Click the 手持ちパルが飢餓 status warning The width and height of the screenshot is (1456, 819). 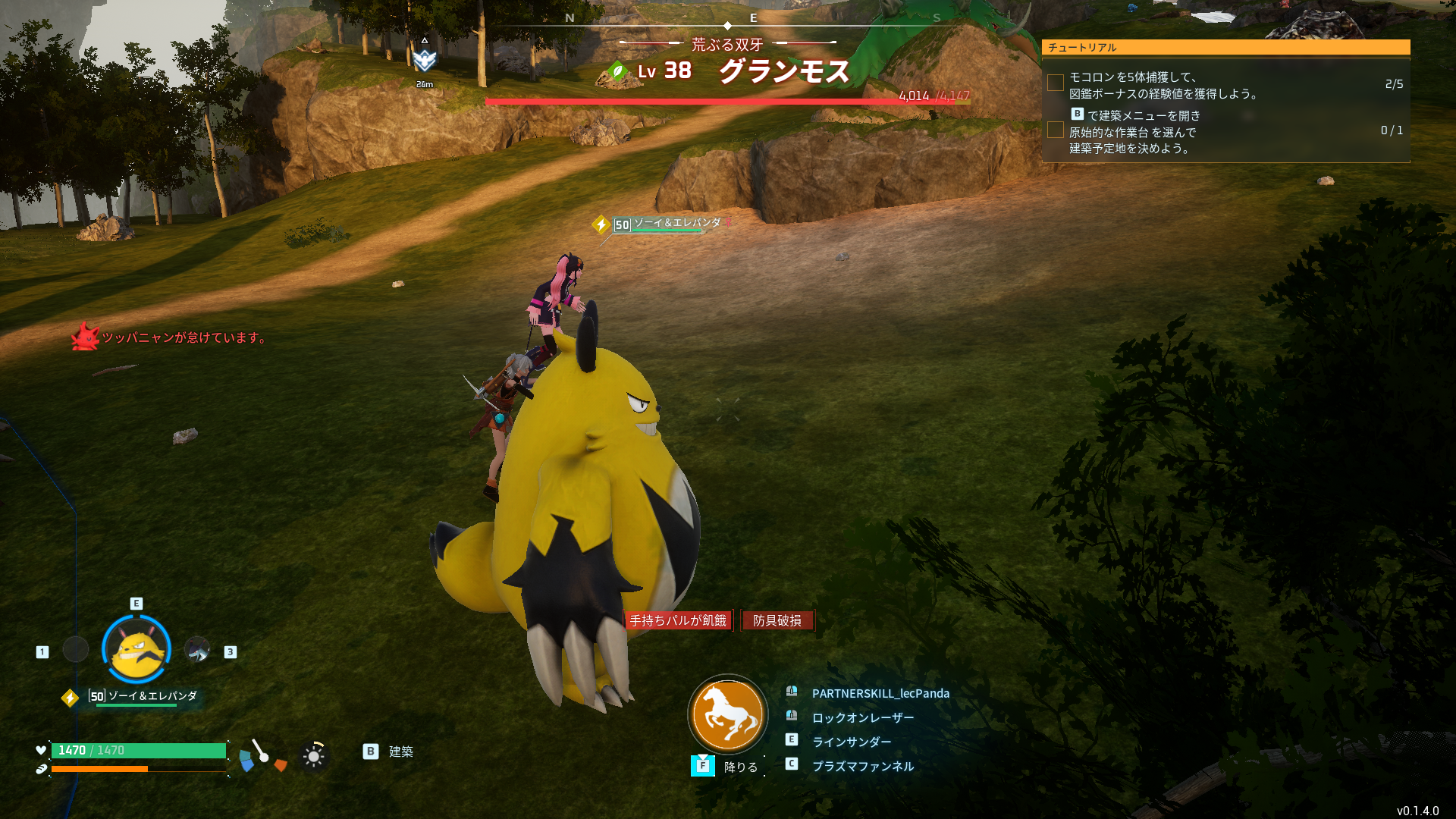click(x=678, y=620)
